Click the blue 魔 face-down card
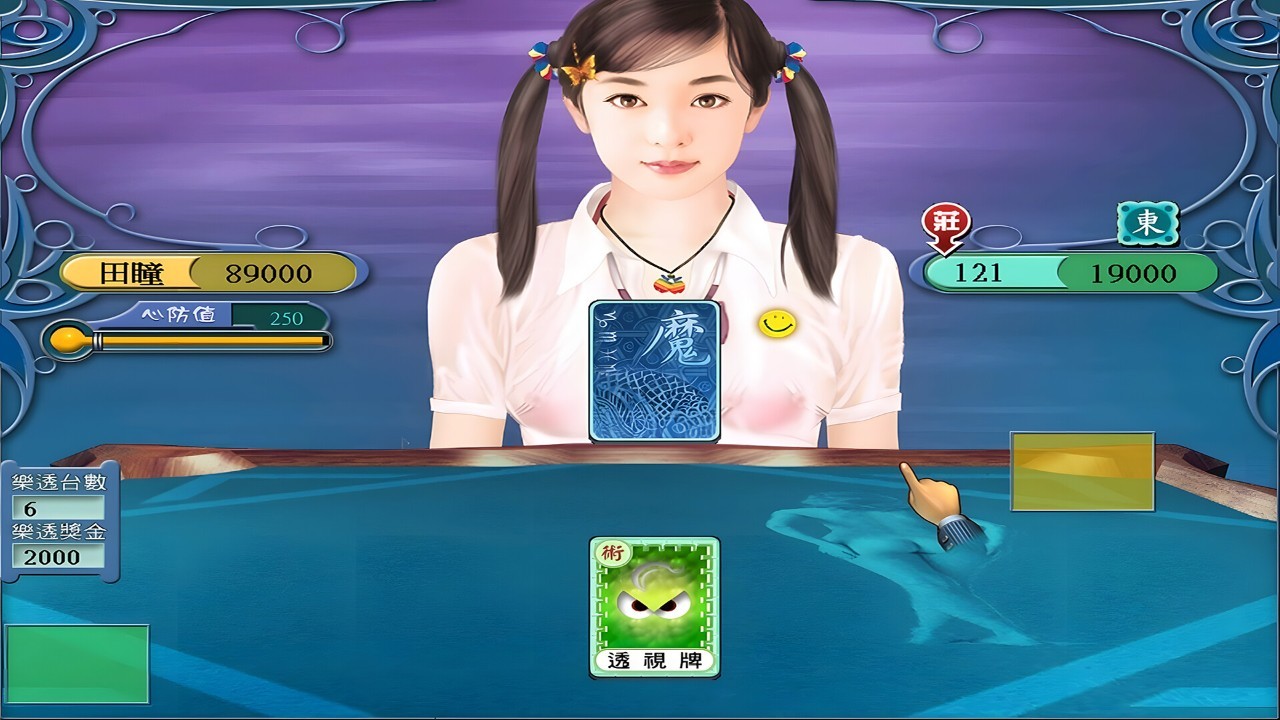1280x720 pixels. click(x=655, y=370)
